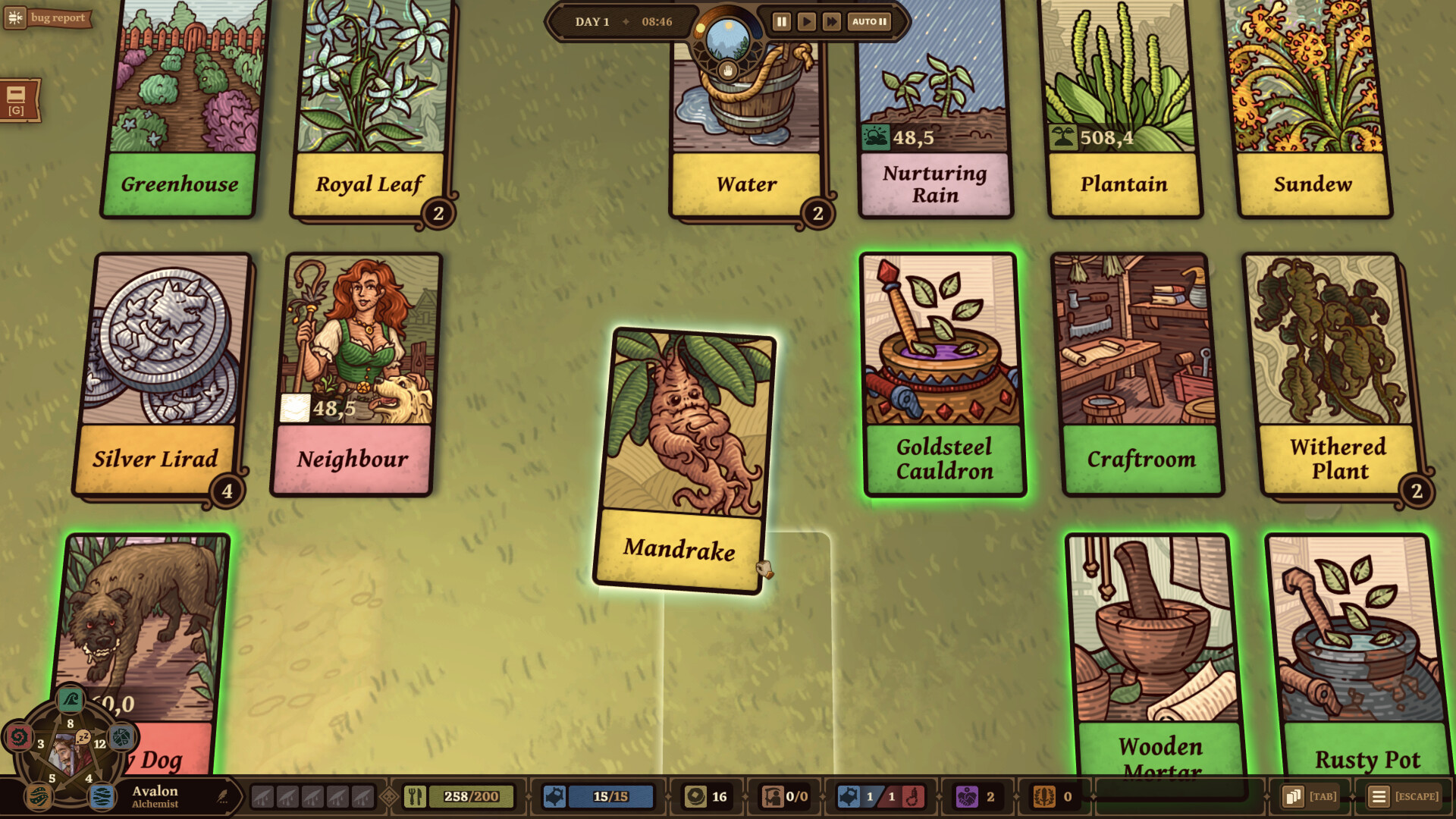Click the orange laurel icon showing 0
The height and width of the screenshot is (819, 1456).
[1043, 796]
